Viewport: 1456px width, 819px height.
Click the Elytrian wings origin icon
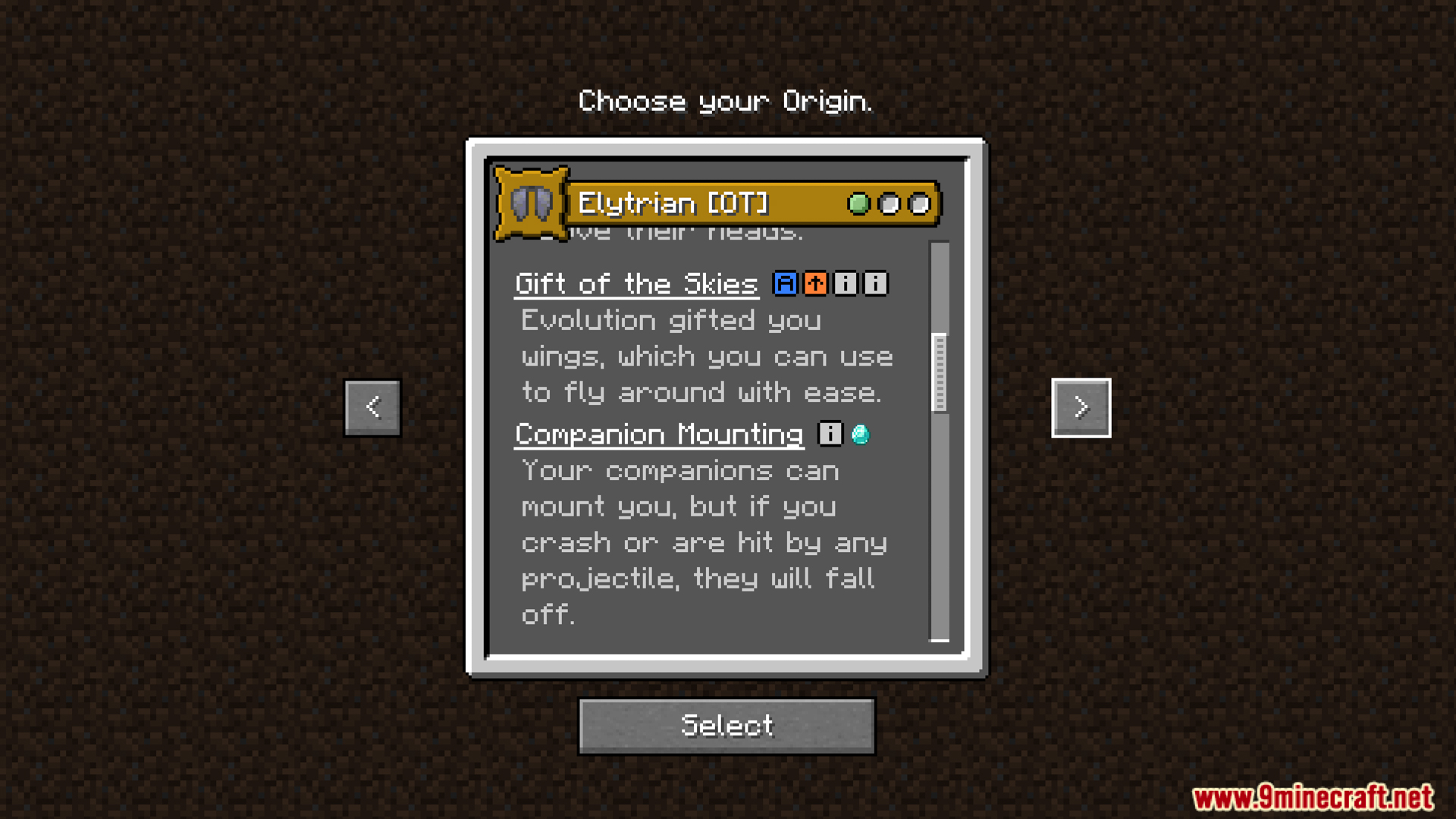531,202
